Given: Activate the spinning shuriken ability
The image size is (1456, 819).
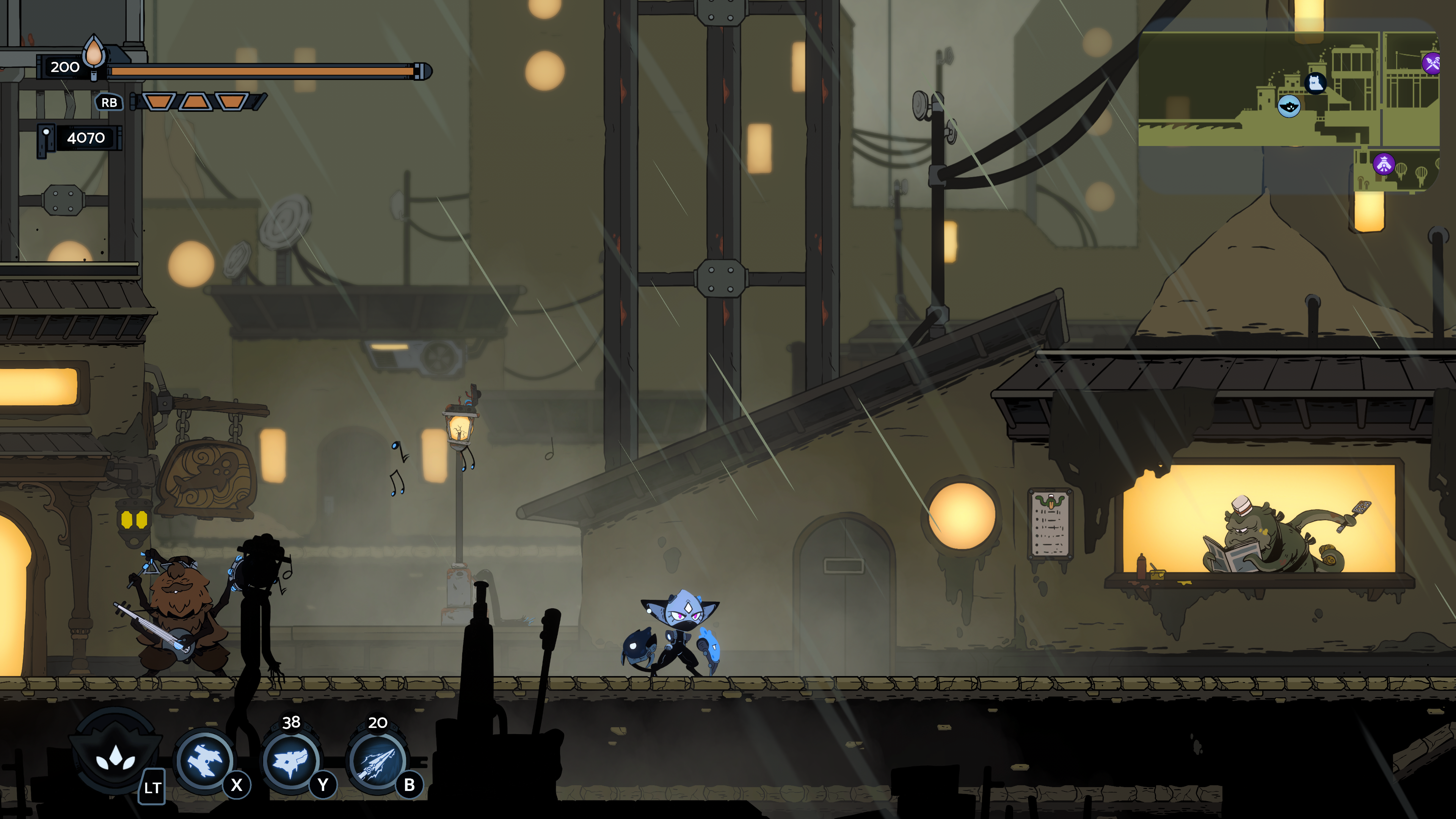Looking at the screenshot, I should coord(204,761).
